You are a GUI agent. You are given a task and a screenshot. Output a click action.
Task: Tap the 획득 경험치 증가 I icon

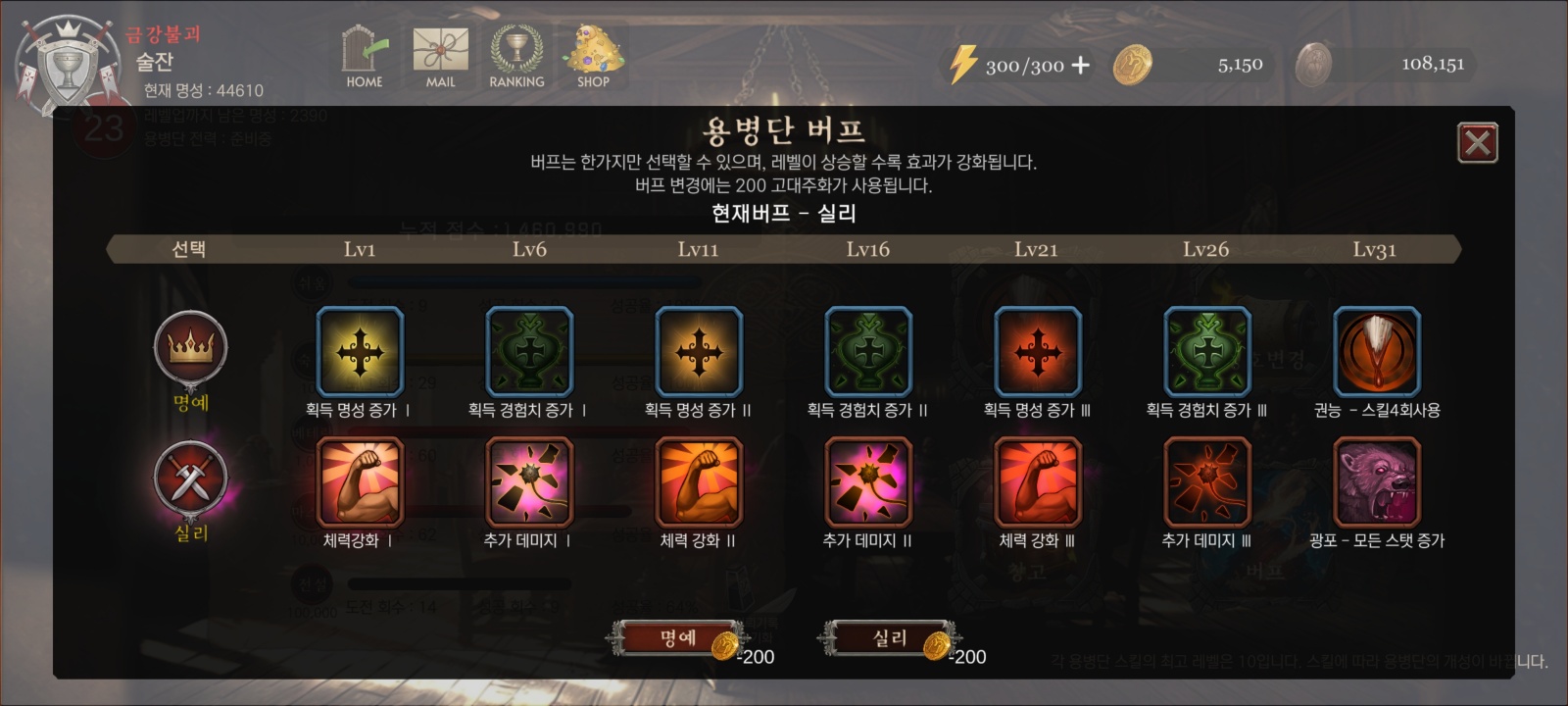(x=529, y=351)
